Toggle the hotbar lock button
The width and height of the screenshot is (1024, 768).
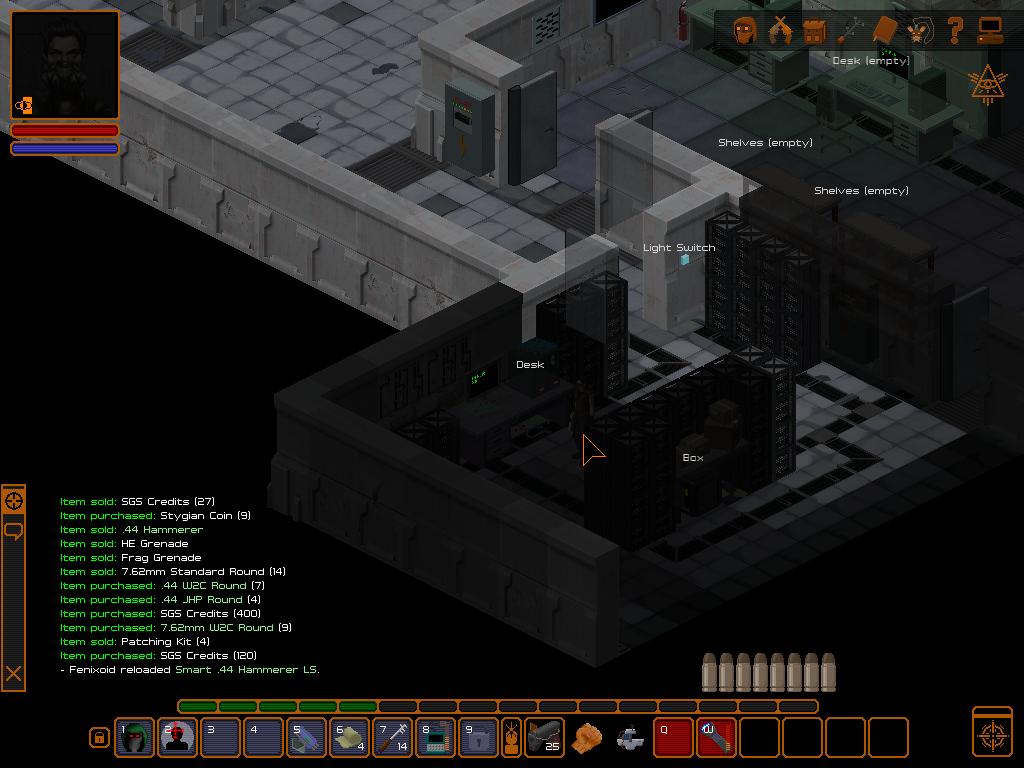[x=99, y=738]
